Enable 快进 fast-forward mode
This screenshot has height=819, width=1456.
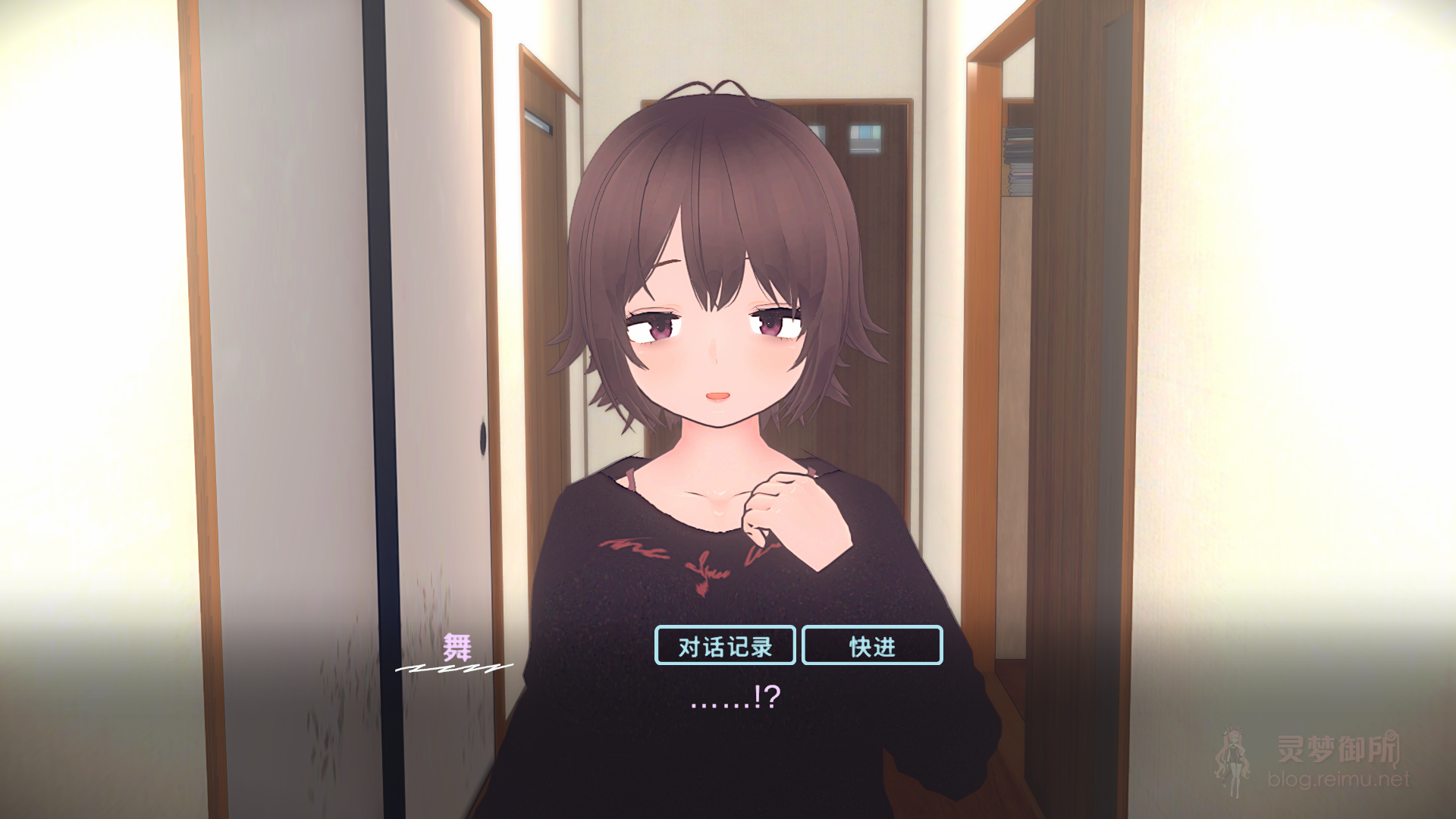point(871,647)
